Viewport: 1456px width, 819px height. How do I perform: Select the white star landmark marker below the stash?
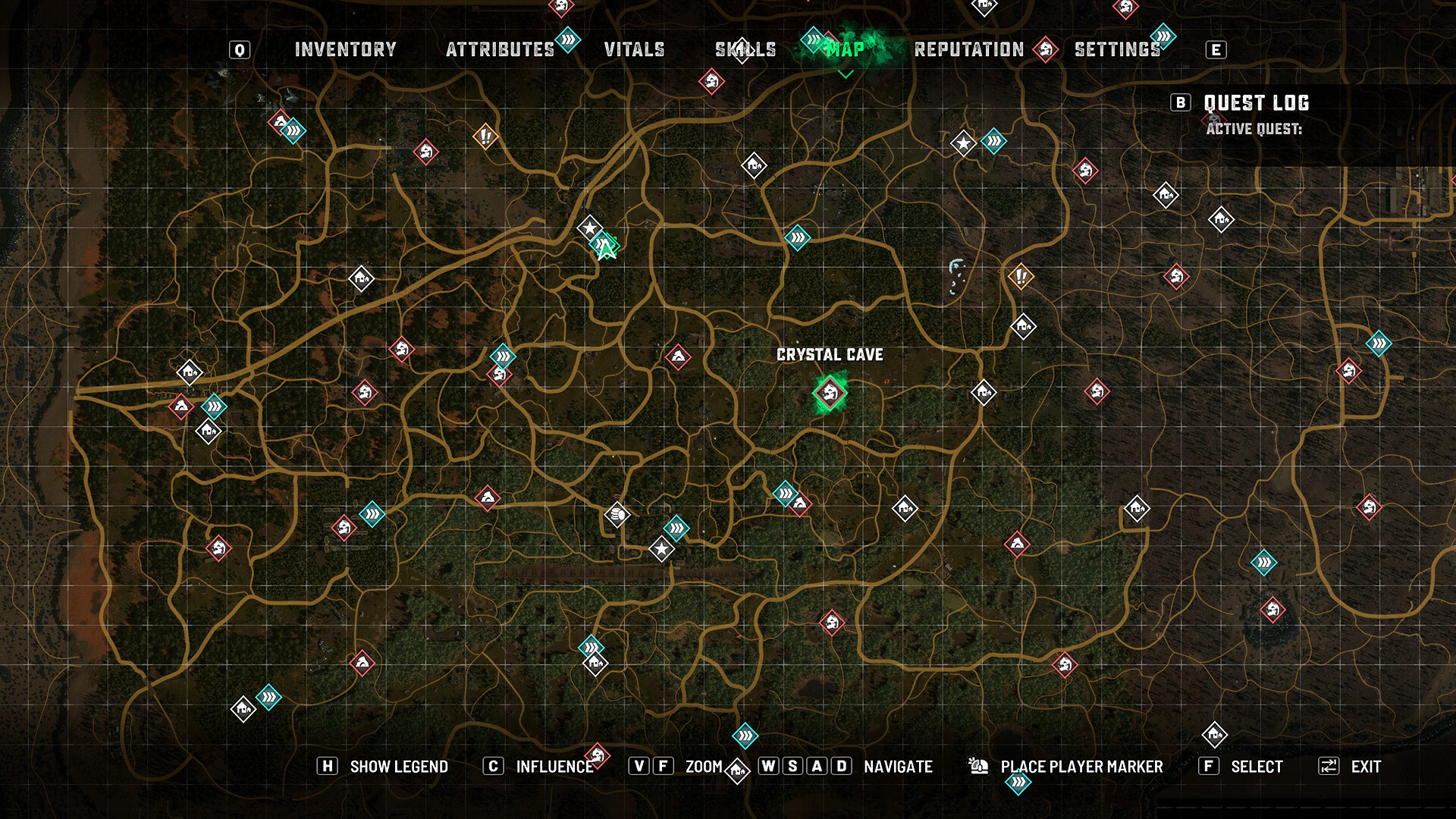point(661,549)
